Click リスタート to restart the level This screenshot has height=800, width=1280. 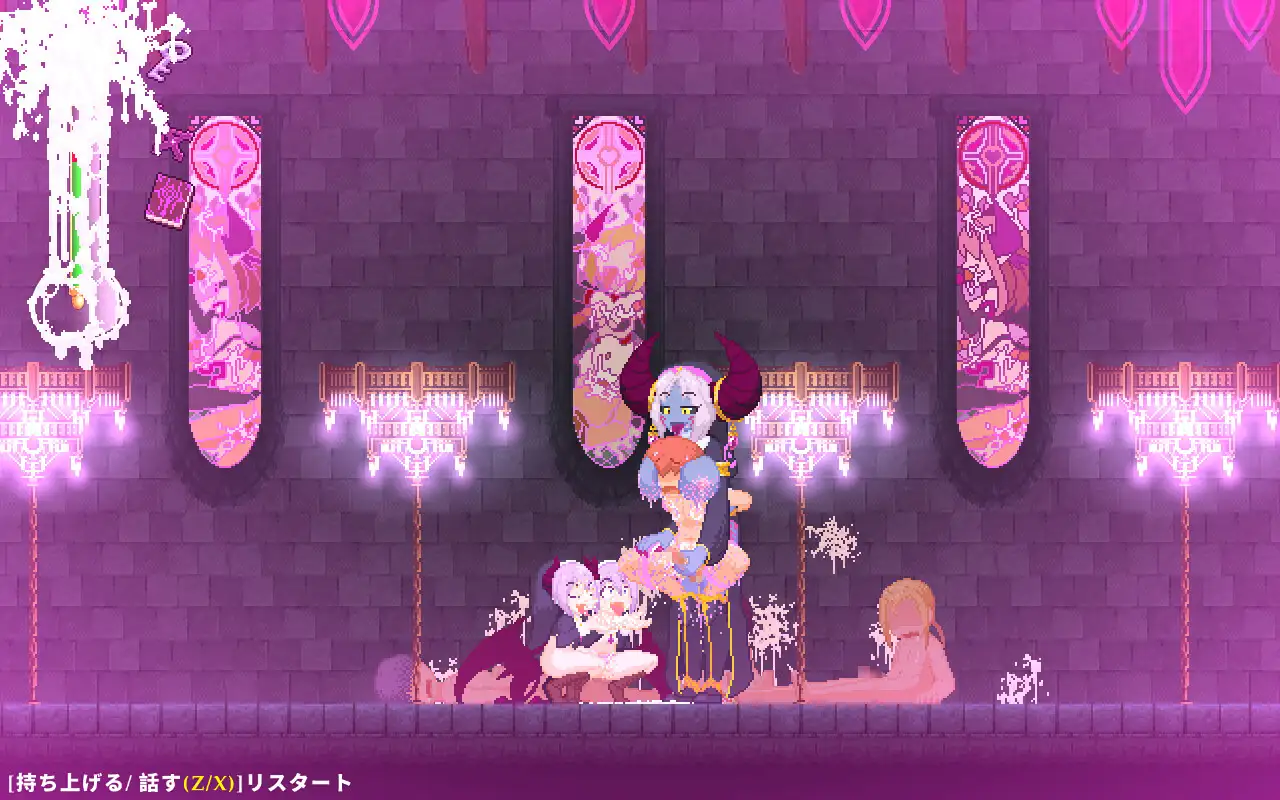click(x=297, y=780)
